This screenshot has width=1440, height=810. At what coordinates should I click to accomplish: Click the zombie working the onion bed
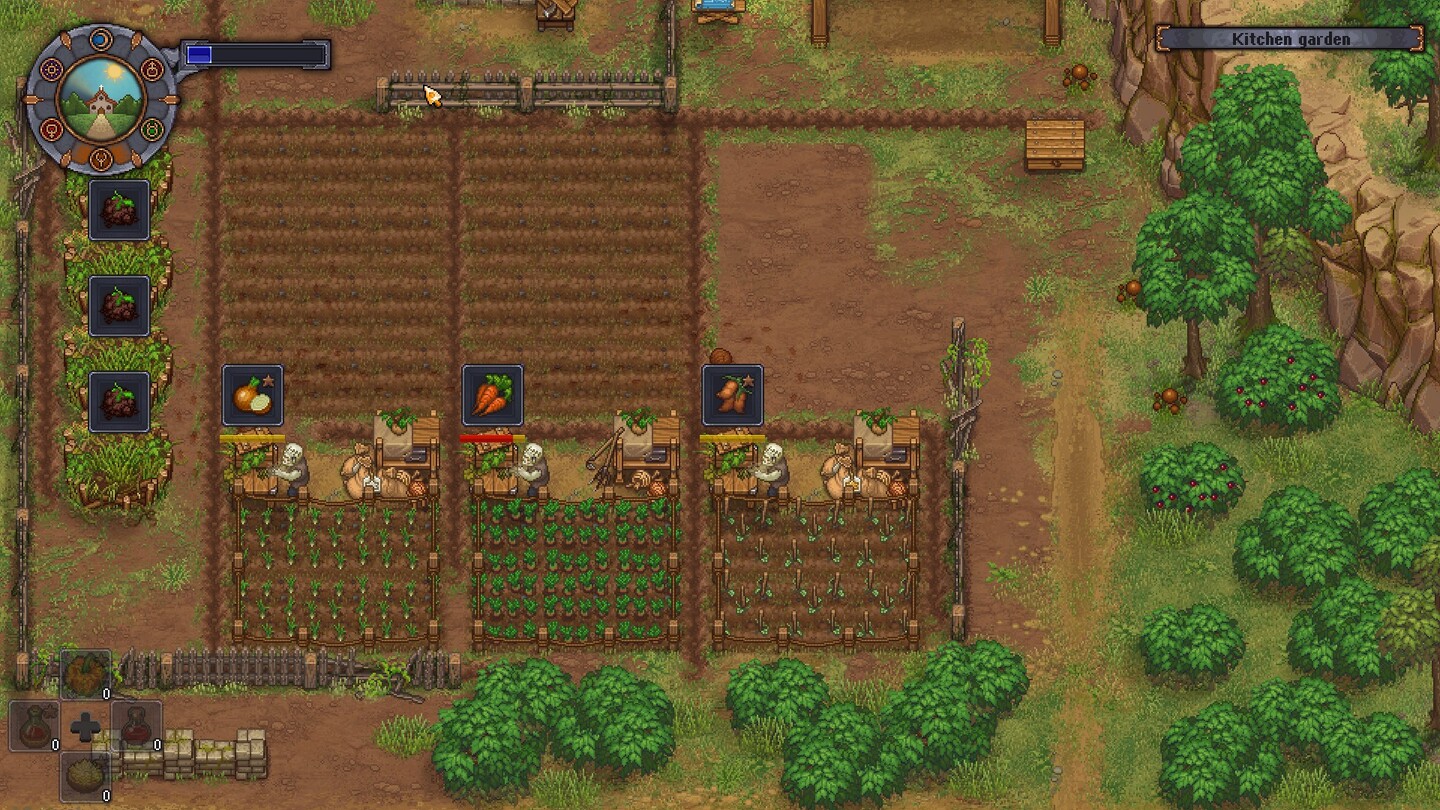pyautogui.click(x=290, y=460)
